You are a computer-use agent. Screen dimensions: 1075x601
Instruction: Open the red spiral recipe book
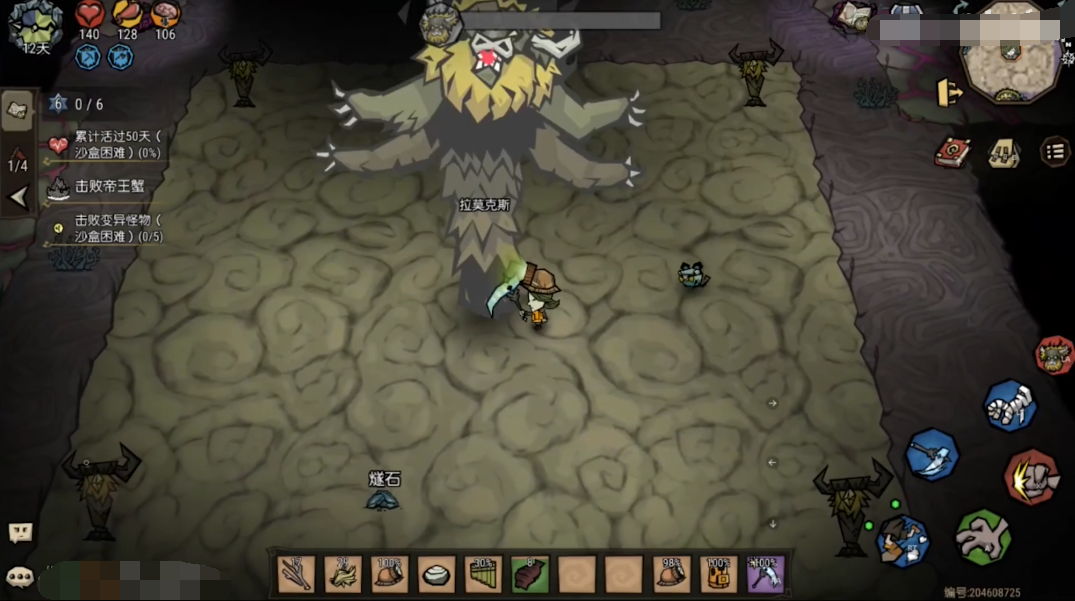(x=951, y=152)
